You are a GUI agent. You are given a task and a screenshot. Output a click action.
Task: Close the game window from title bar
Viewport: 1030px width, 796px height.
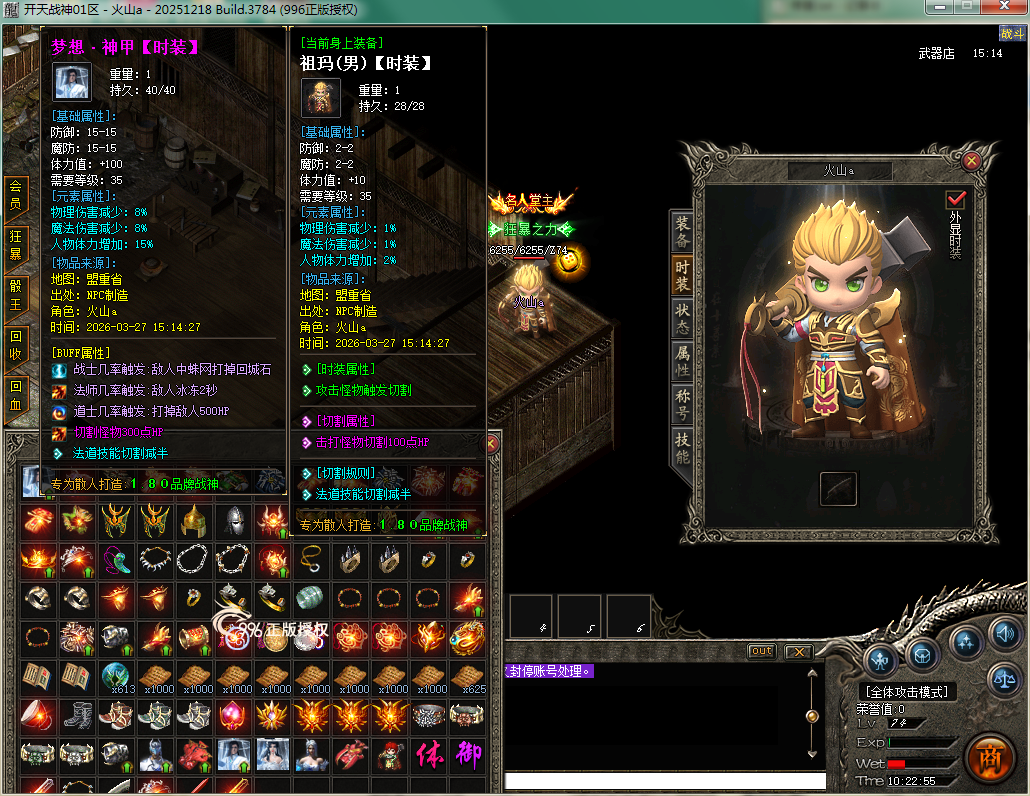pos(1005,8)
